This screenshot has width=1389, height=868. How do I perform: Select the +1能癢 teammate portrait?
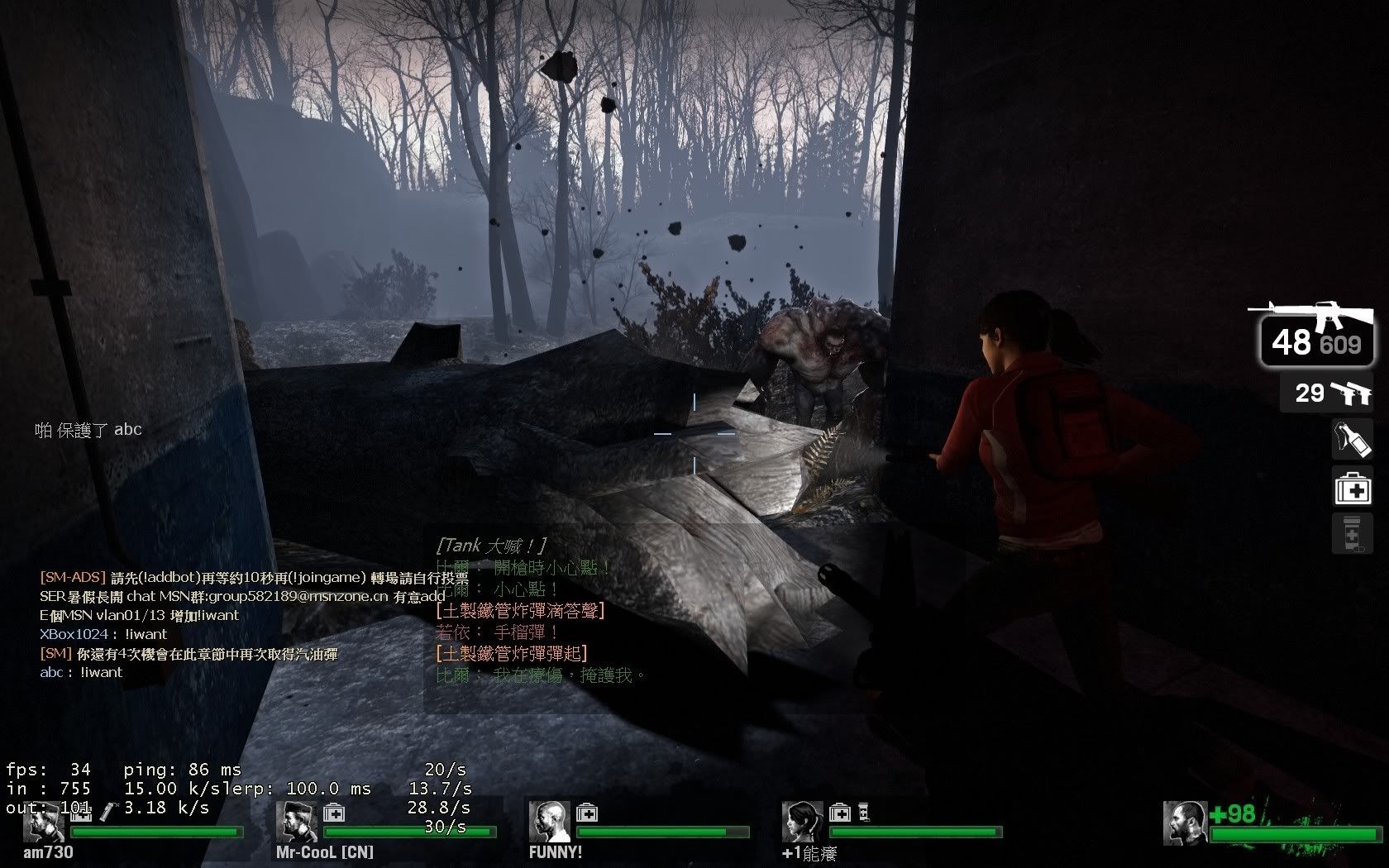coord(802,822)
